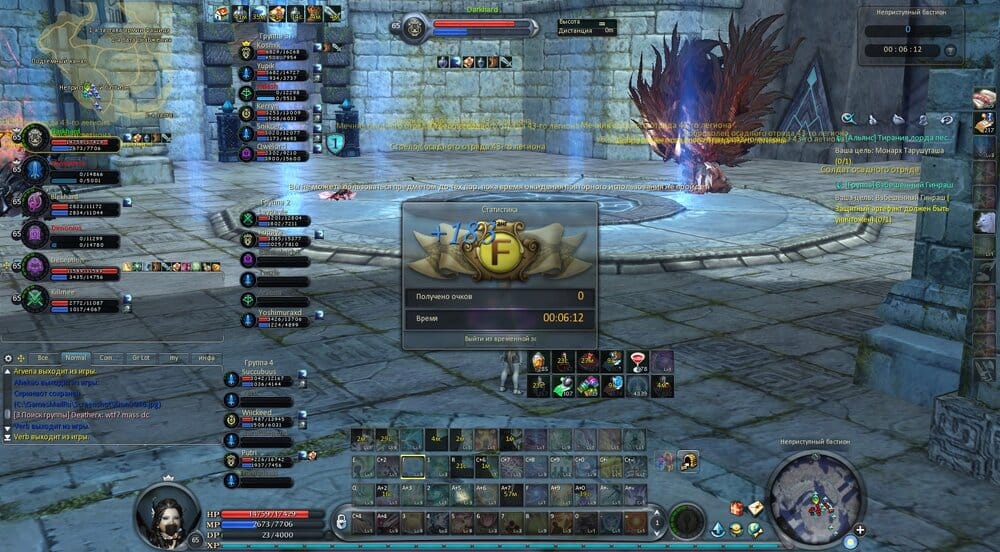Open the Все chat tab
The height and width of the screenshot is (552, 1000).
(x=42, y=357)
